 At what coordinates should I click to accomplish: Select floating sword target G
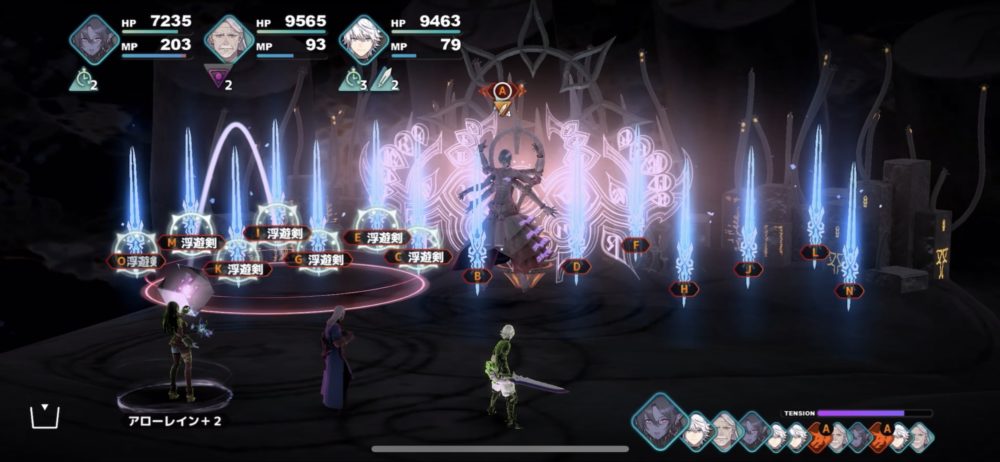point(317,259)
